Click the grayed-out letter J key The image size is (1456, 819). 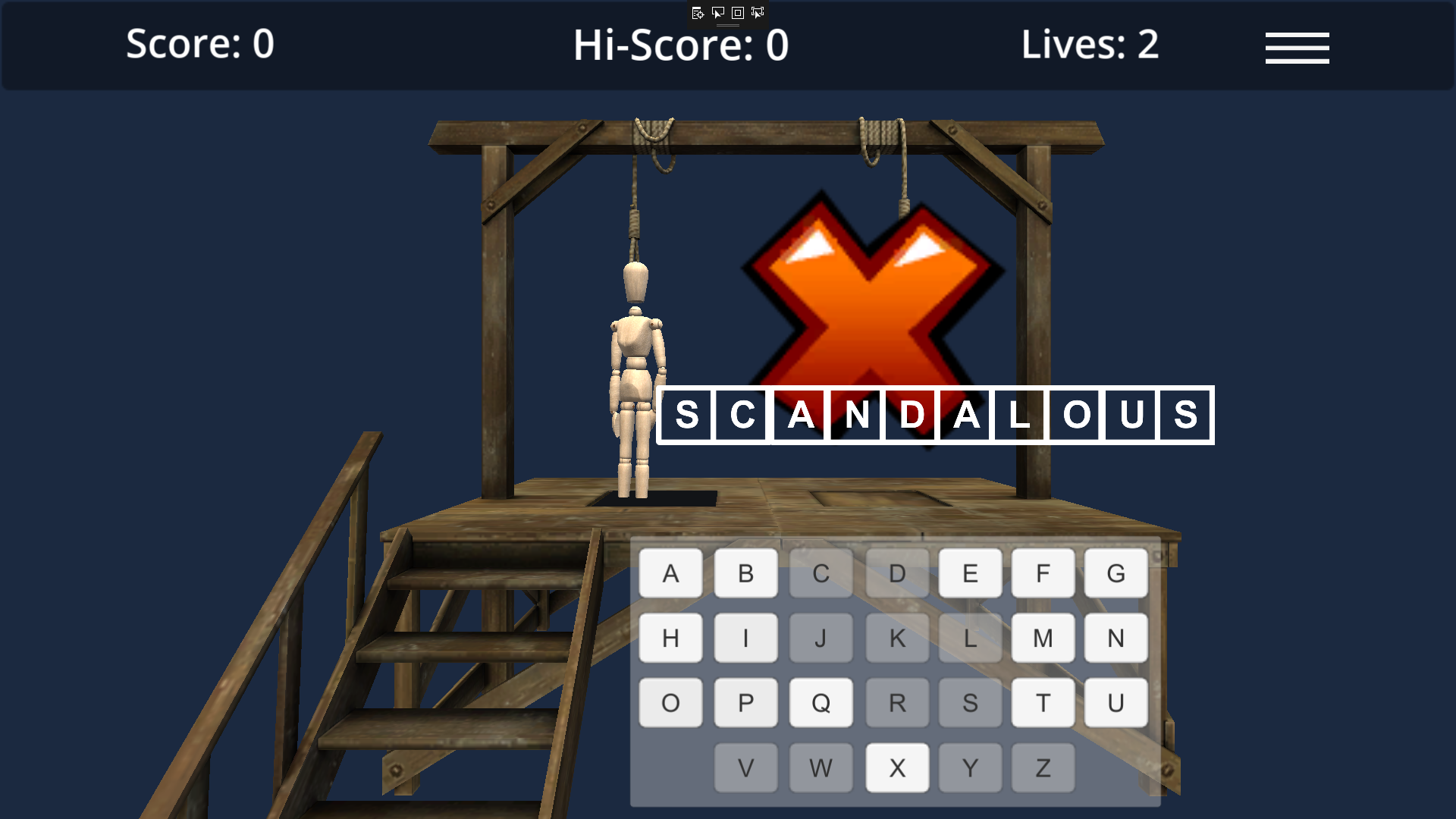tap(820, 638)
